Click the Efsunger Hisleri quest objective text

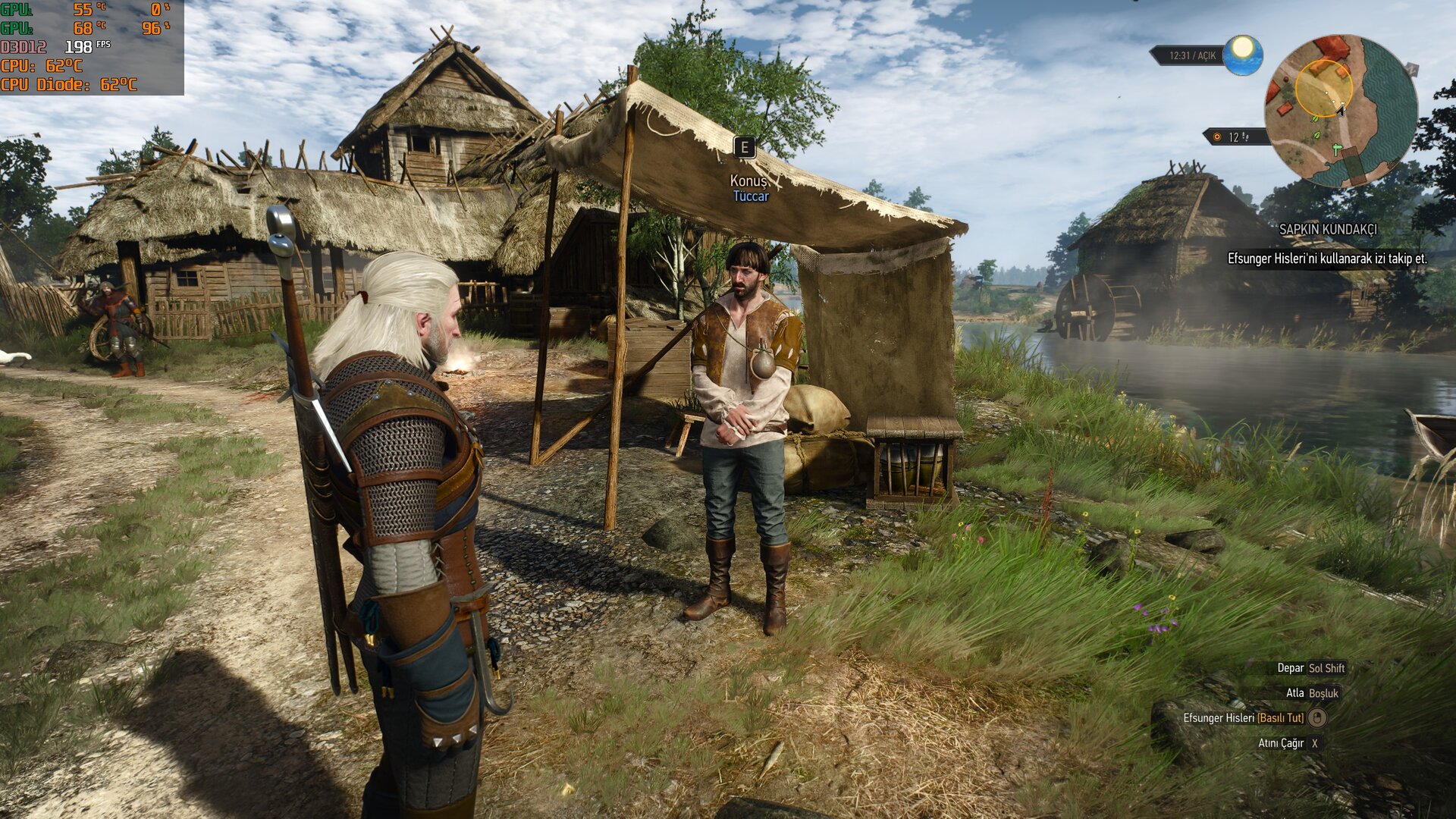[1326, 259]
